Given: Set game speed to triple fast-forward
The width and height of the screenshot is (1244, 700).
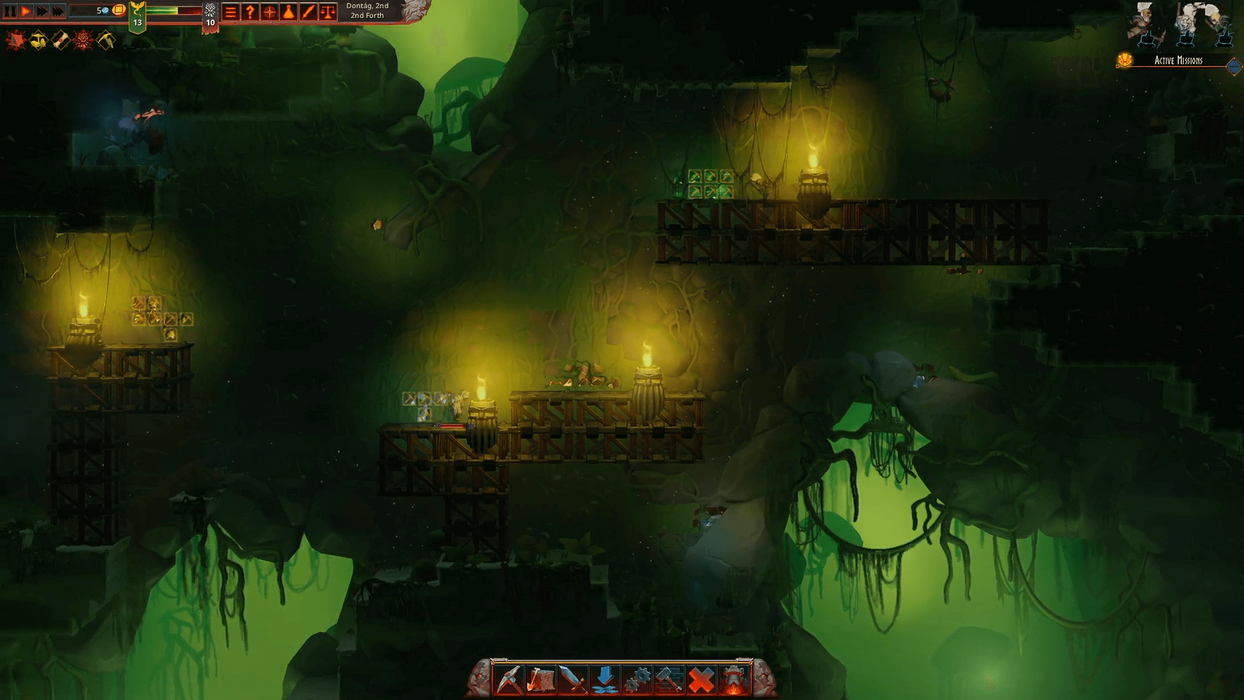Looking at the screenshot, I should click(58, 11).
